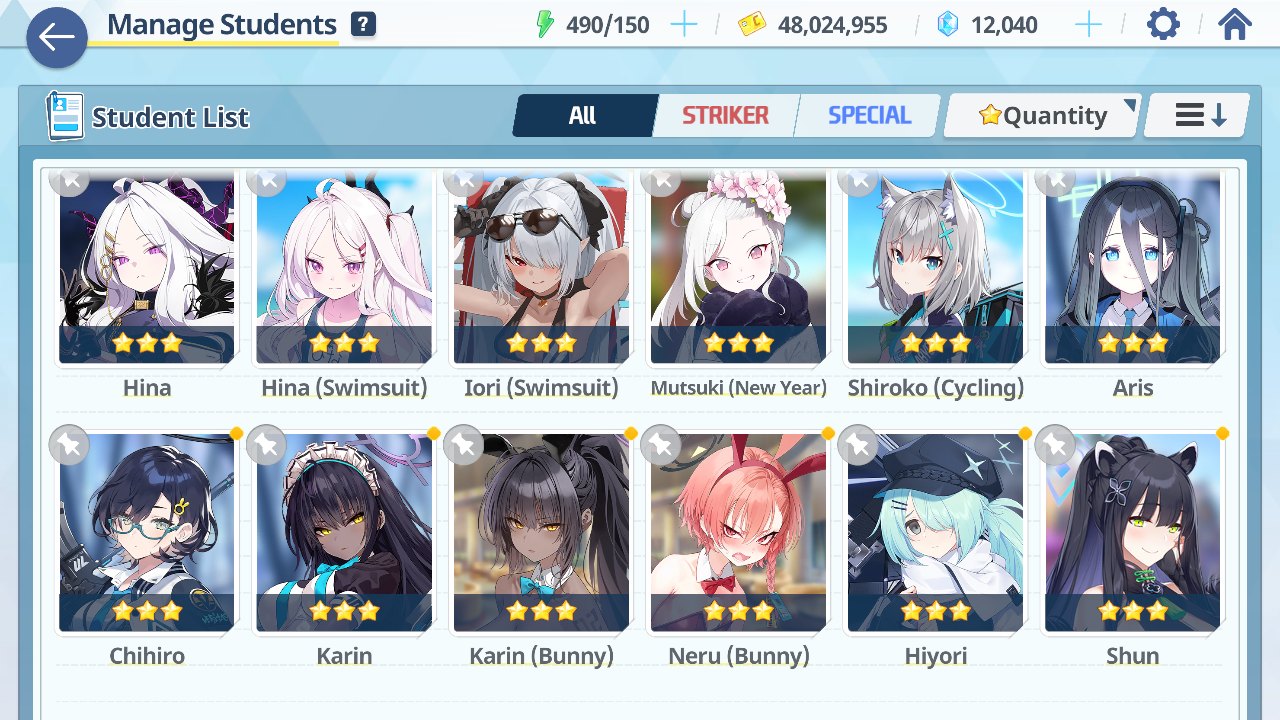Open the Manage Students help question mark
Image resolution: width=1280 pixels, height=720 pixels.
[363, 25]
